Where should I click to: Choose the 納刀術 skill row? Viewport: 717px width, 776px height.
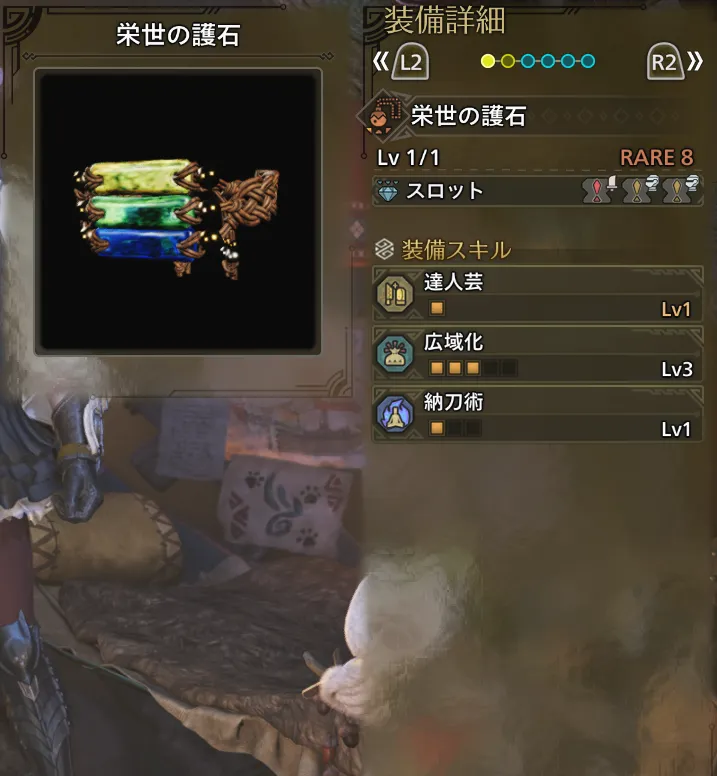[x=536, y=415]
